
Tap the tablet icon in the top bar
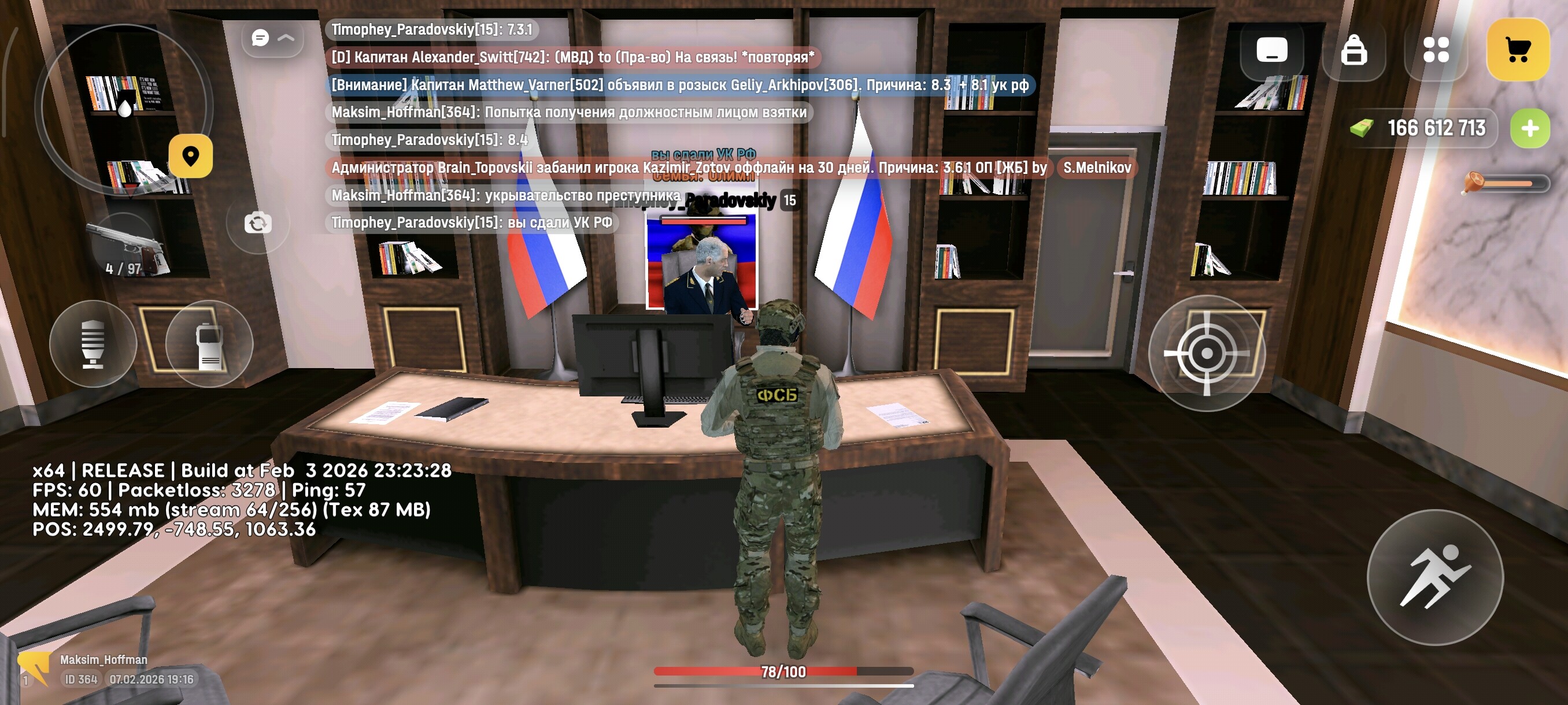pyautogui.click(x=1272, y=50)
